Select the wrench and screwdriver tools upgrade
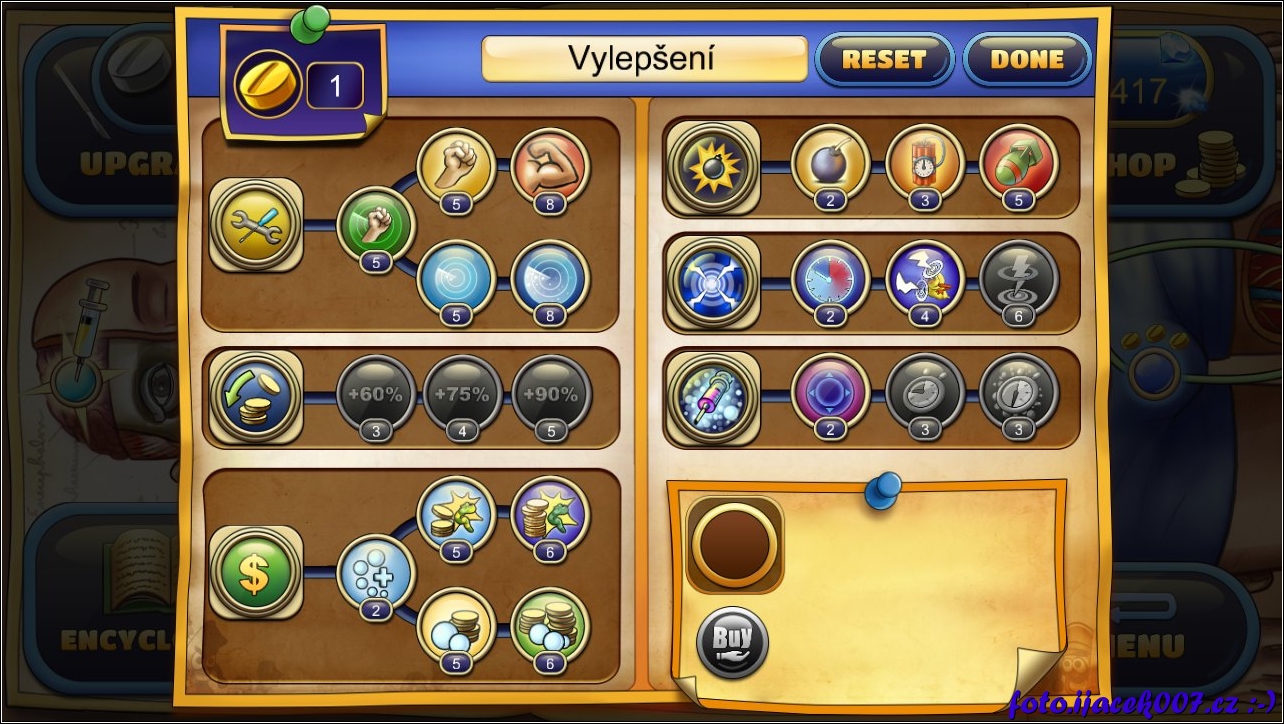Image resolution: width=1284 pixels, height=724 pixels. 257,224
